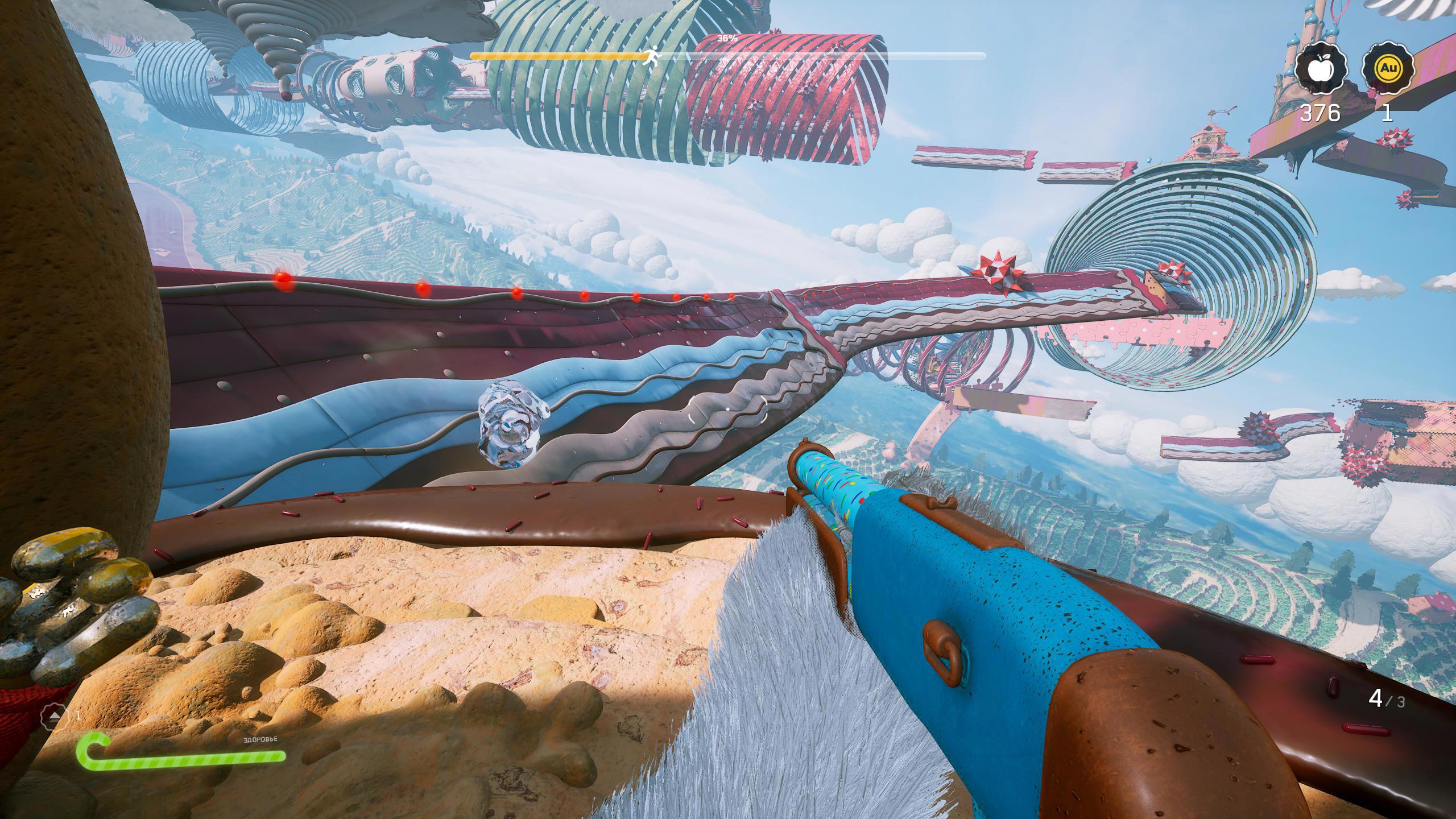The width and height of the screenshot is (1456, 819).
Task: Activate the hexagon up-arrow ability icon
Action: click(56, 716)
